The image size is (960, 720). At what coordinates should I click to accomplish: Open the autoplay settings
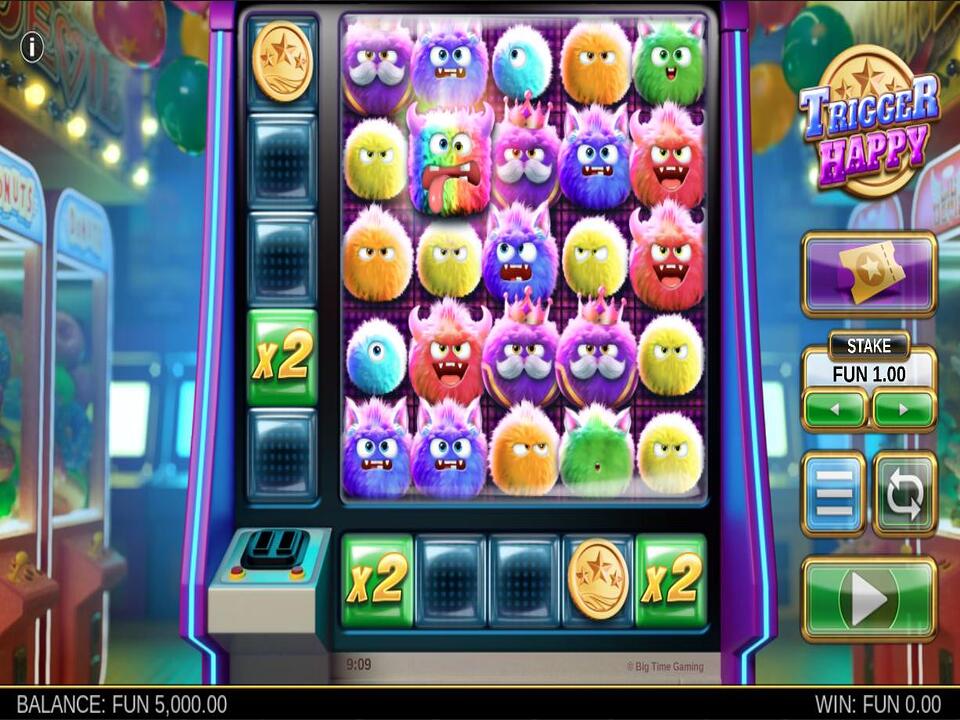(x=904, y=494)
